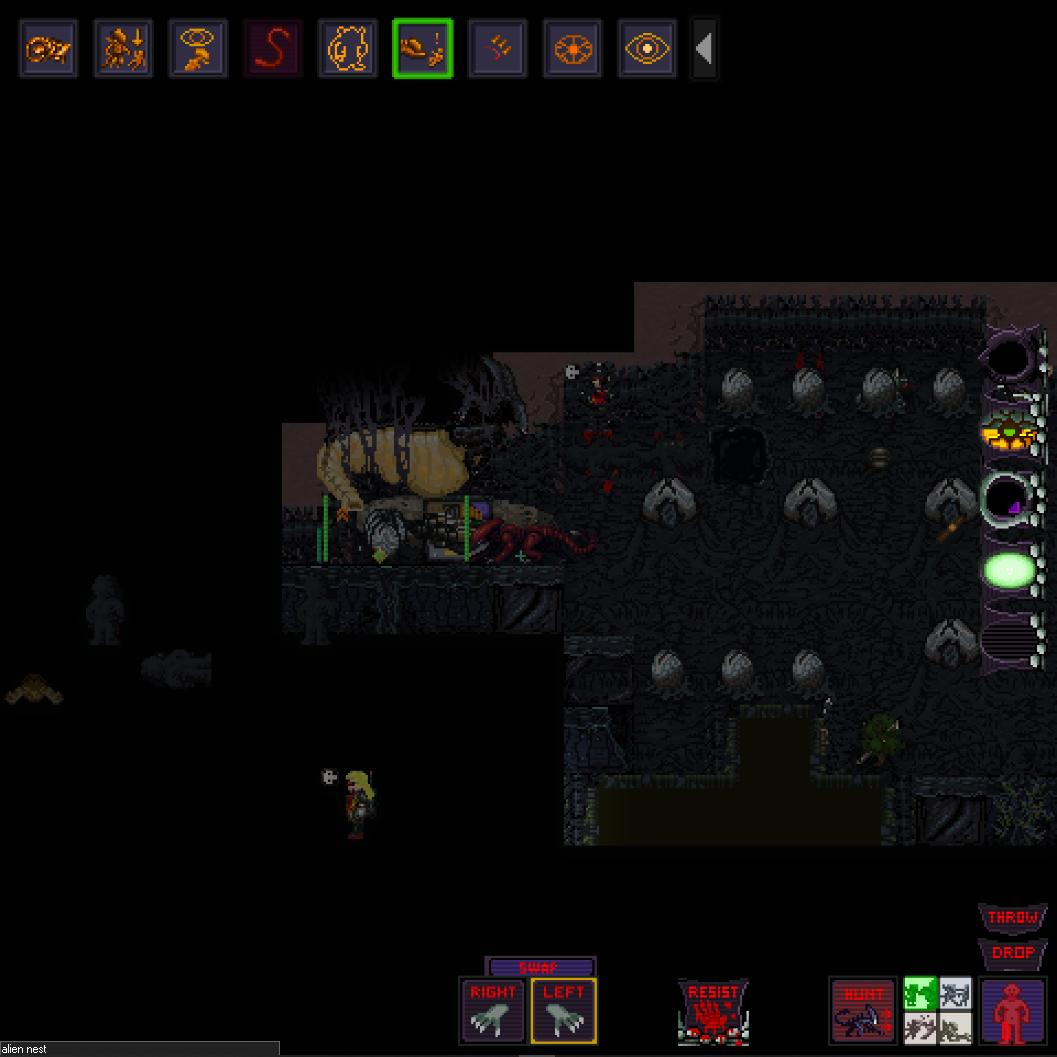The image size is (1057, 1057).
Task: Toggle the green-highlighted ability icon
Action: click(423, 49)
